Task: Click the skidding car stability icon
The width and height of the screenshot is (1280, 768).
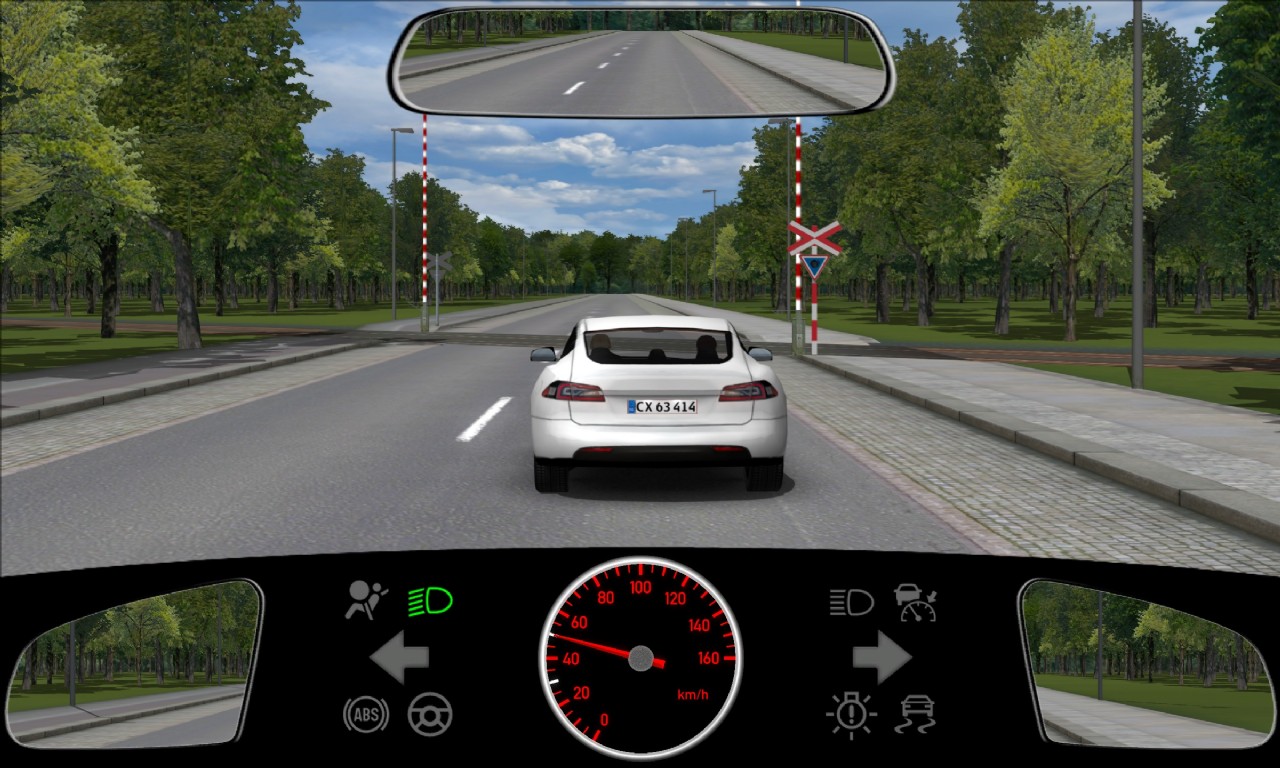Action: [x=915, y=714]
